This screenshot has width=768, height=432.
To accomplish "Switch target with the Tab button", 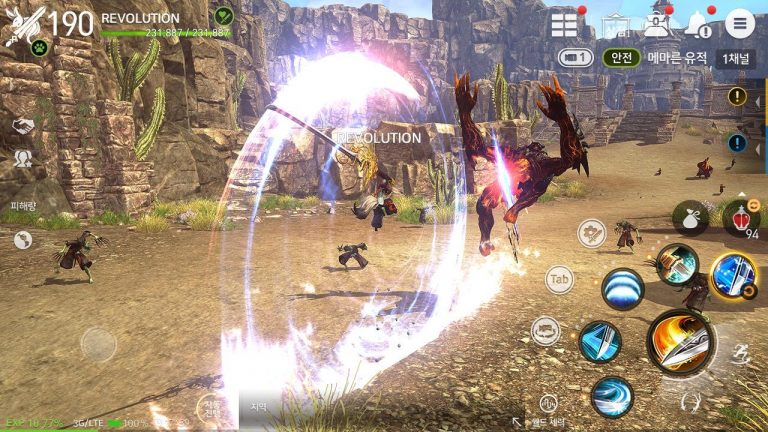I will pos(558,279).
